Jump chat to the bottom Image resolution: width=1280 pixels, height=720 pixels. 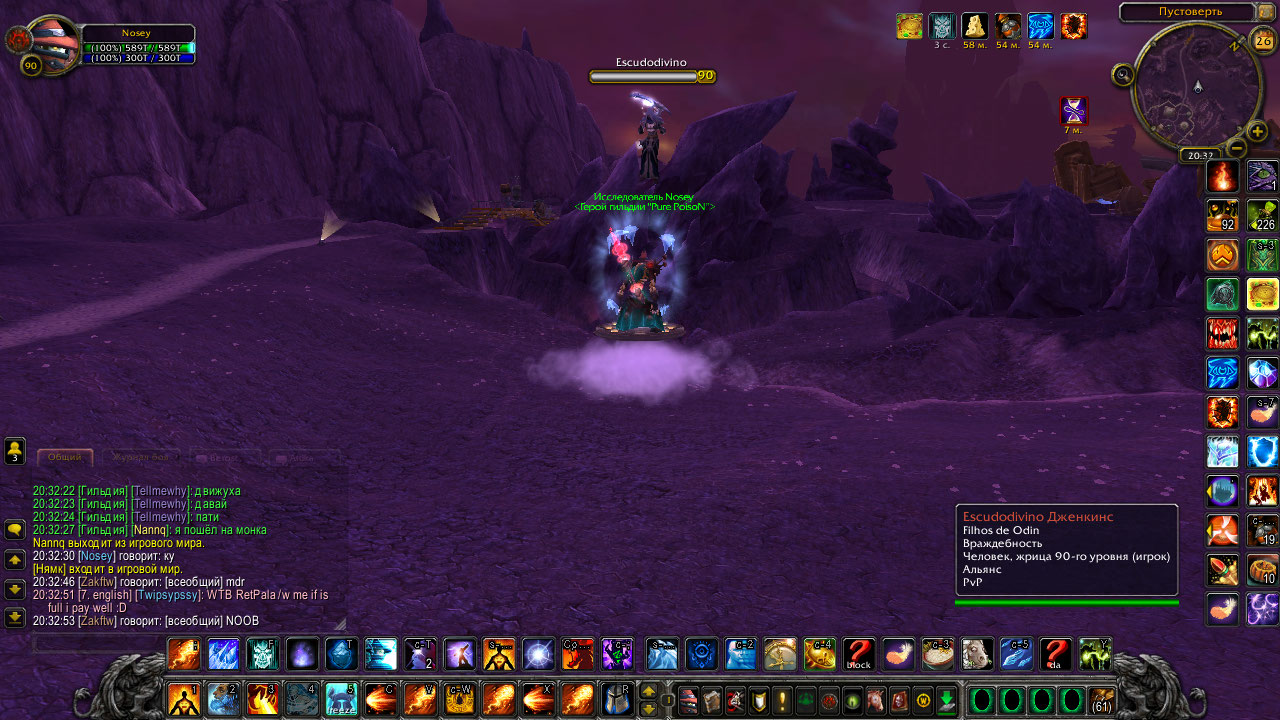click(15, 617)
